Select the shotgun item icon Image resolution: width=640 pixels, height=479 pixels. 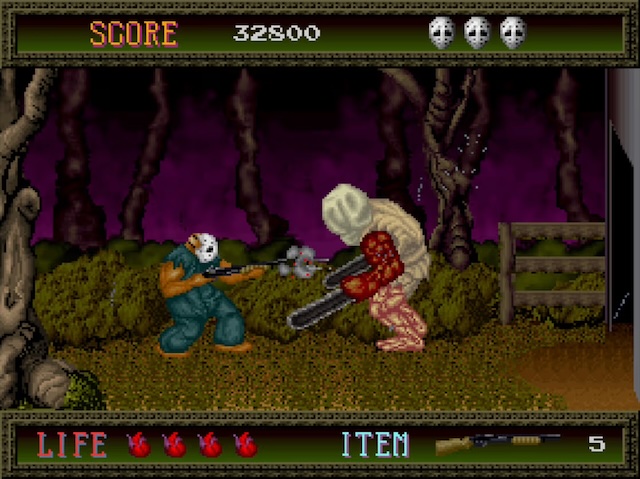496,442
